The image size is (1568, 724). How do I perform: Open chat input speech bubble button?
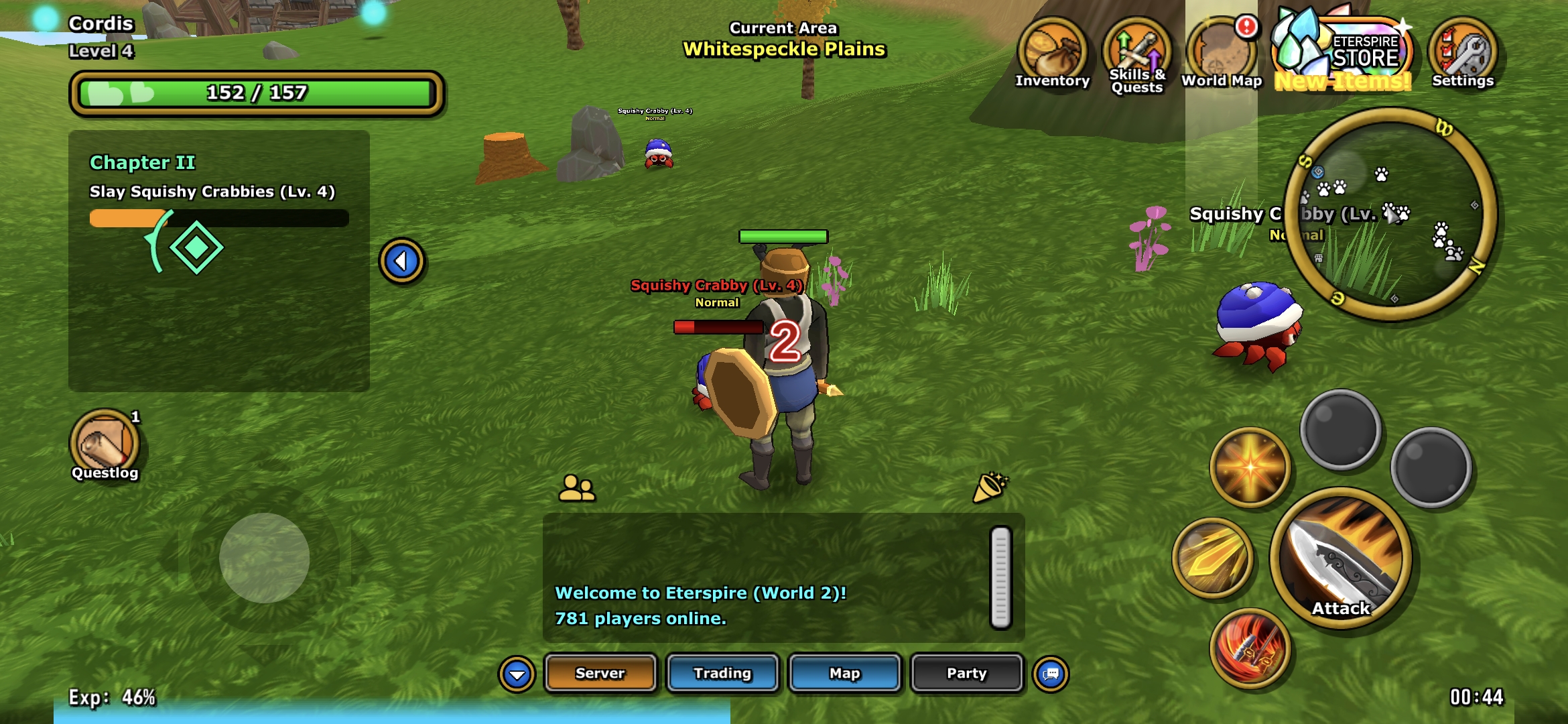click(1051, 674)
